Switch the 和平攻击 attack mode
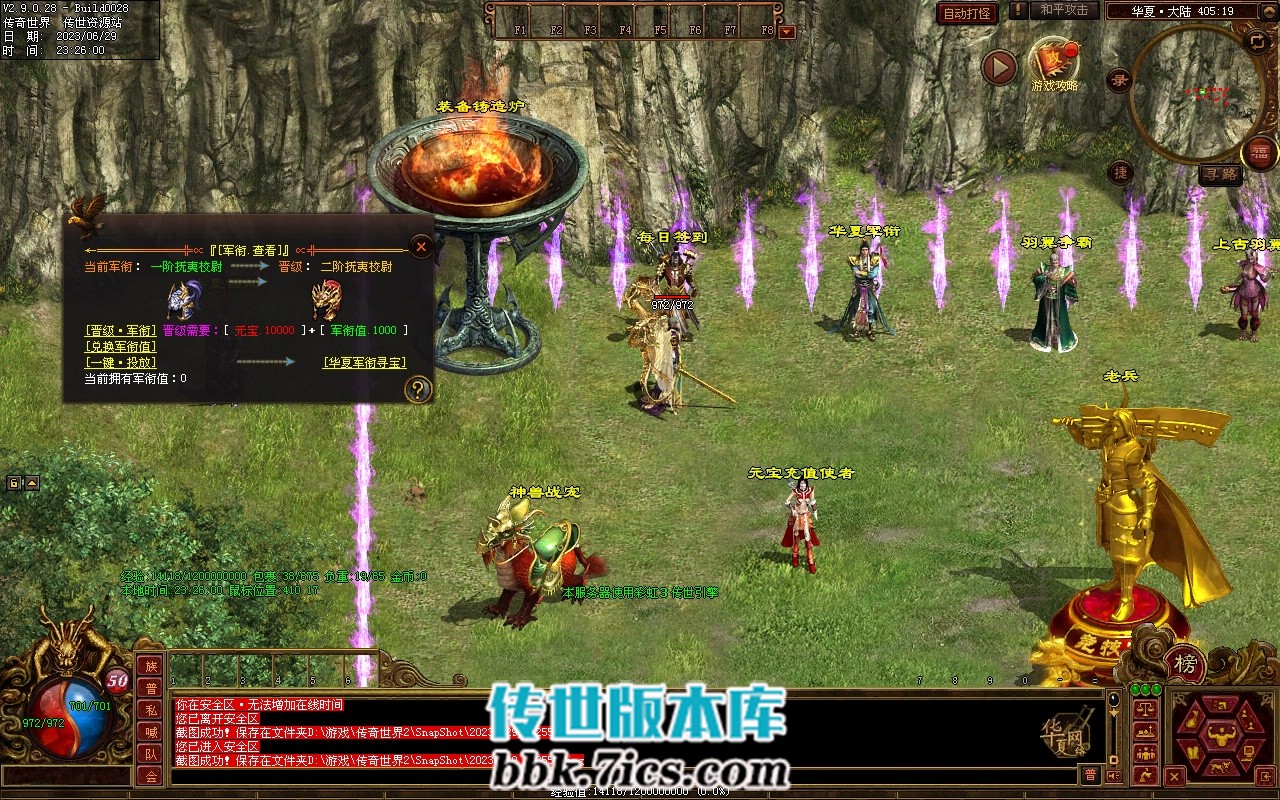1280x800 pixels. (1064, 10)
